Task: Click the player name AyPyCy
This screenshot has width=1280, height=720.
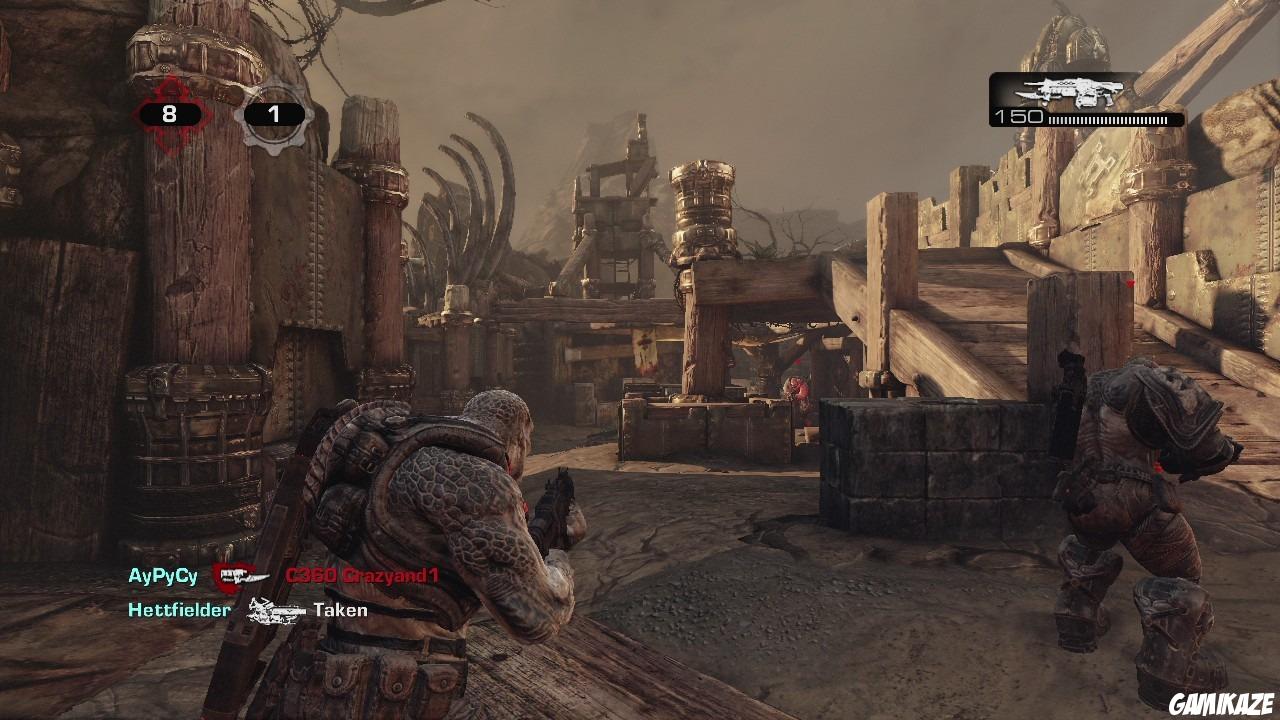Action: tap(162, 574)
